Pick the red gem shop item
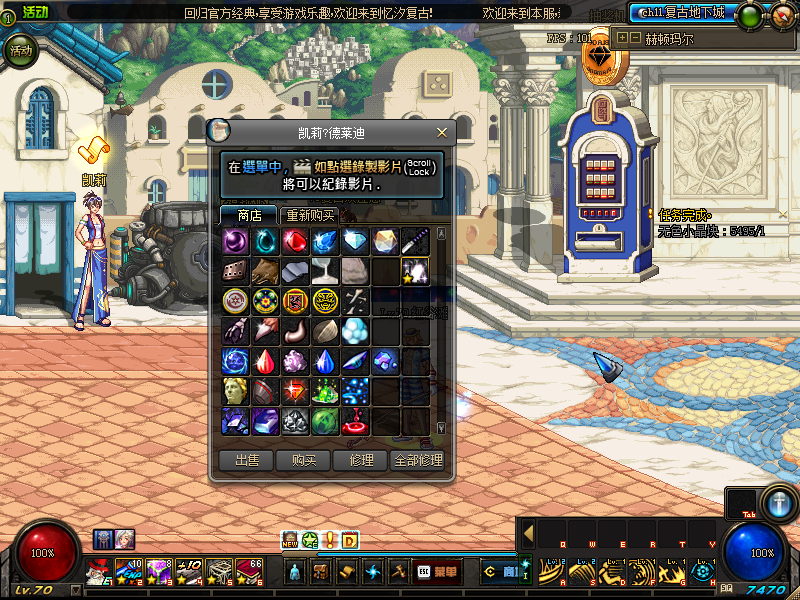Image resolution: width=800 pixels, height=600 pixels. click(295, 242)
